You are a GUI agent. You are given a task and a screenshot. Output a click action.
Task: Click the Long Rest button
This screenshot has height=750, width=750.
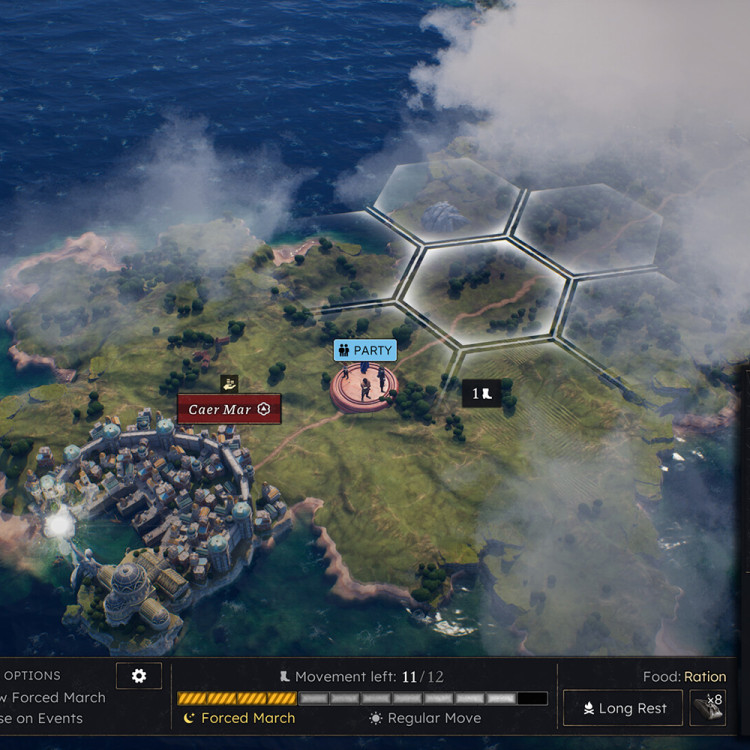623,708
